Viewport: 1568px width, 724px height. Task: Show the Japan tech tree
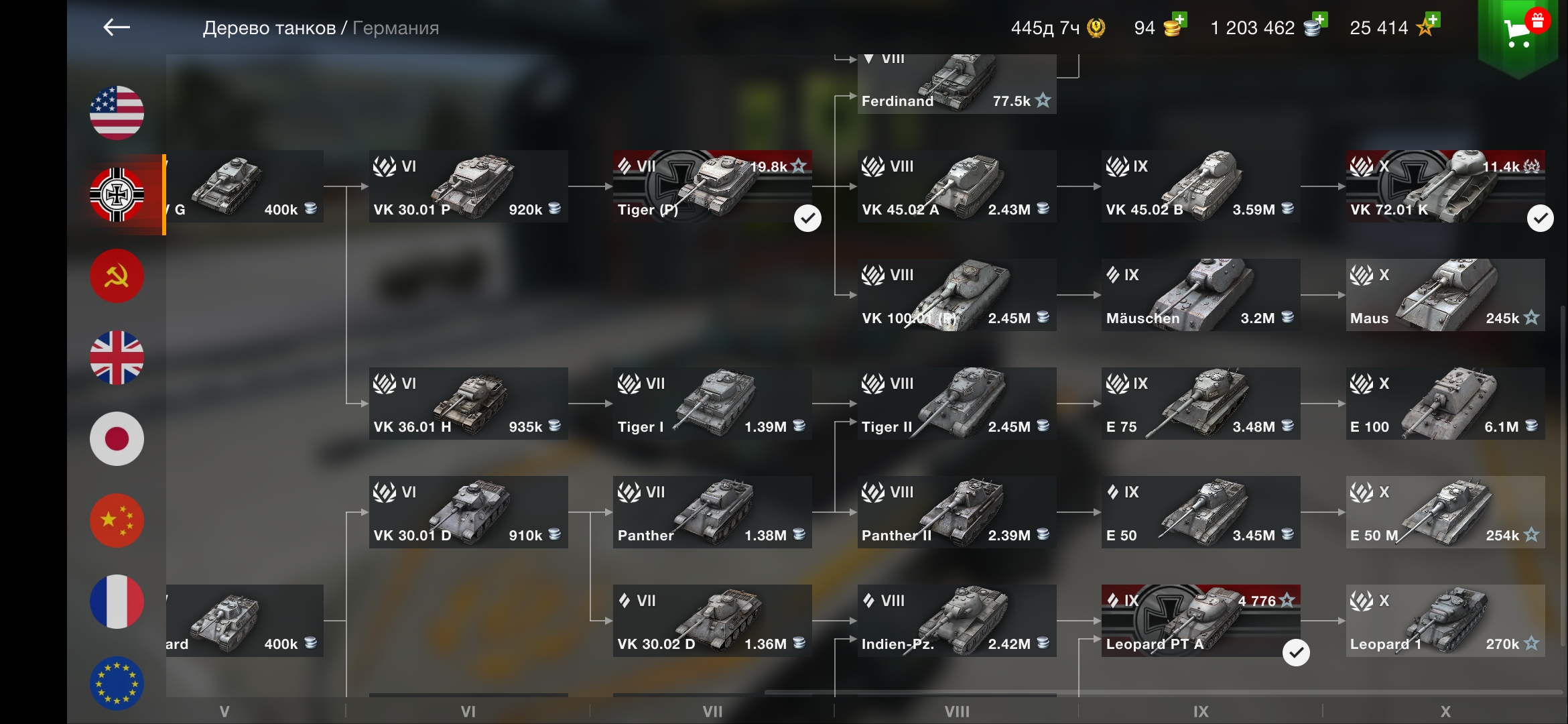click(x=117, y=439)
